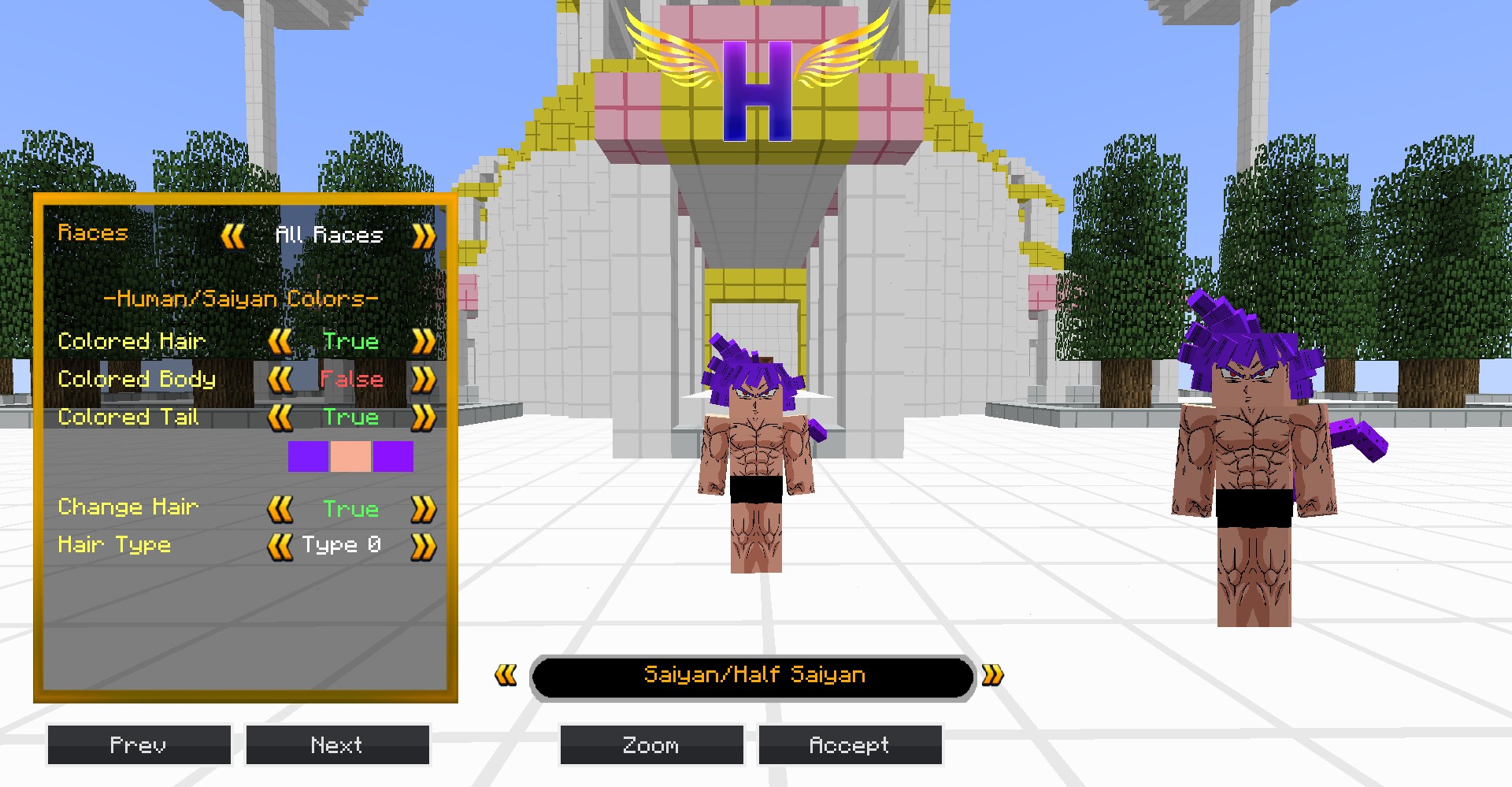Accept the character appearance
Viewport: 1512px width, 787px height.
pyautogui.click(x=850, y=744)
